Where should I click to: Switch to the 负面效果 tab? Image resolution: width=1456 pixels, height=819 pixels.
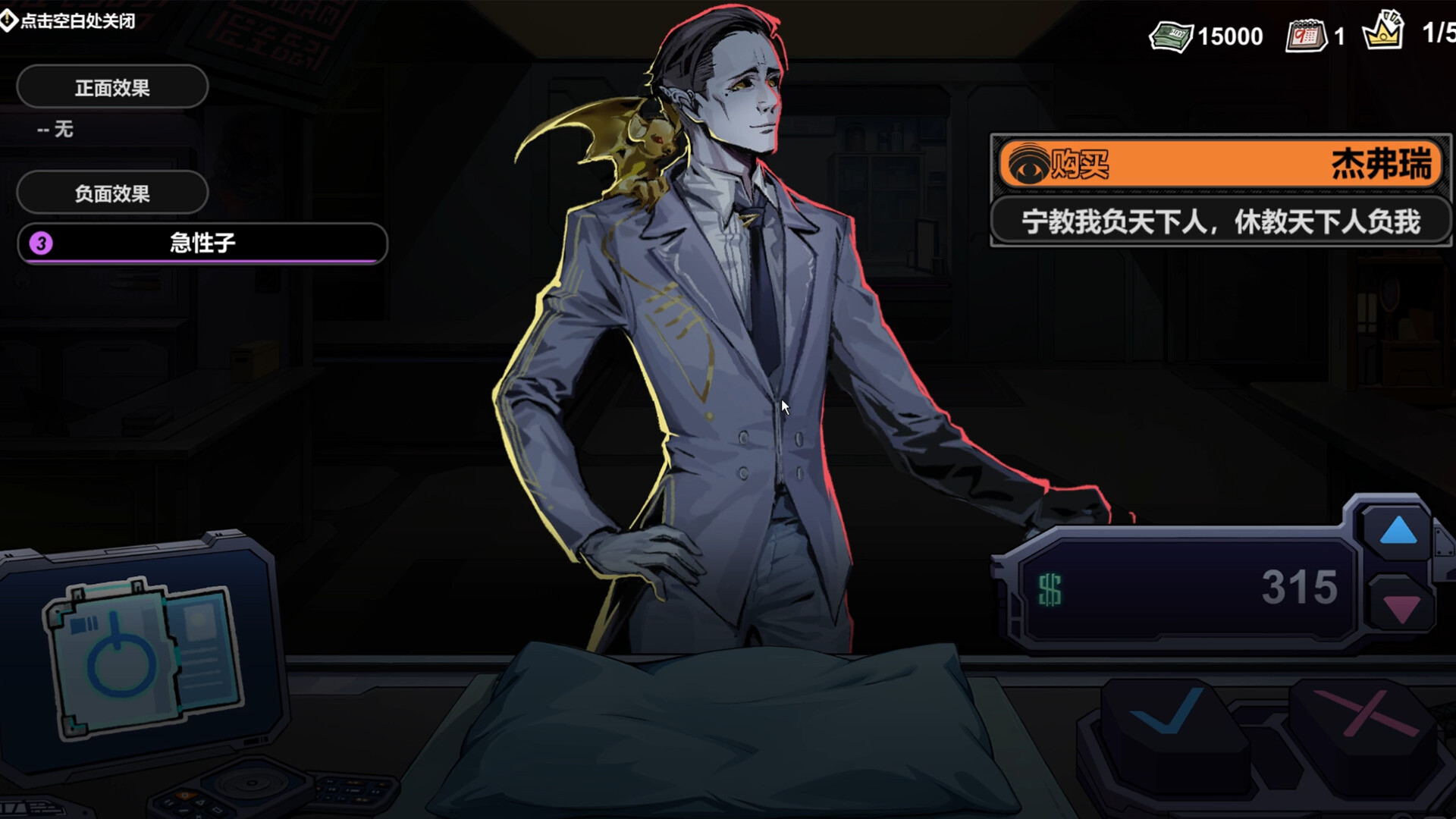(111, 193)
